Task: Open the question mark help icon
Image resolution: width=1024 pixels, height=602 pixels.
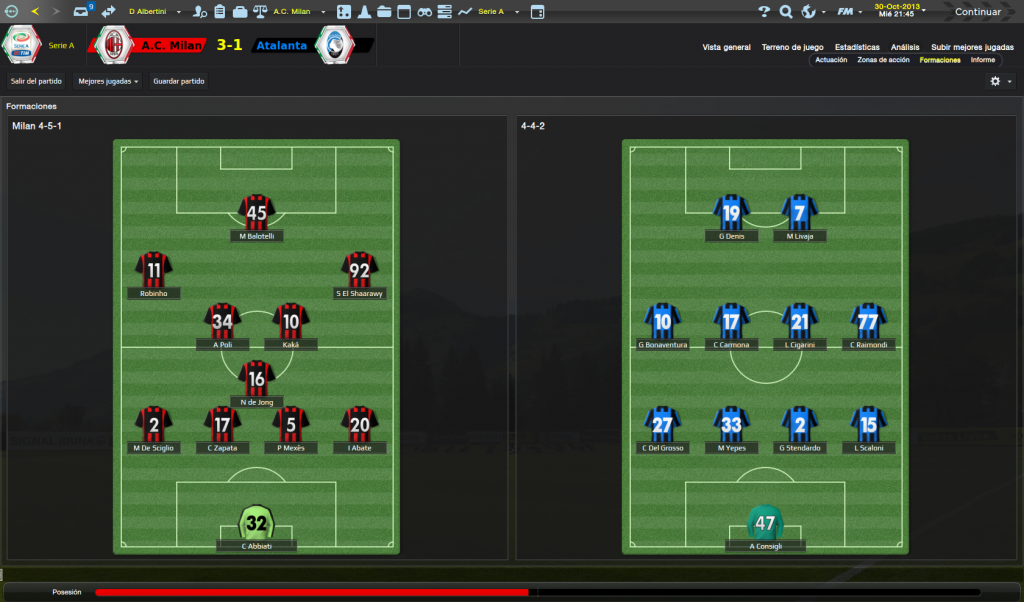Action: tap(764, 12)
